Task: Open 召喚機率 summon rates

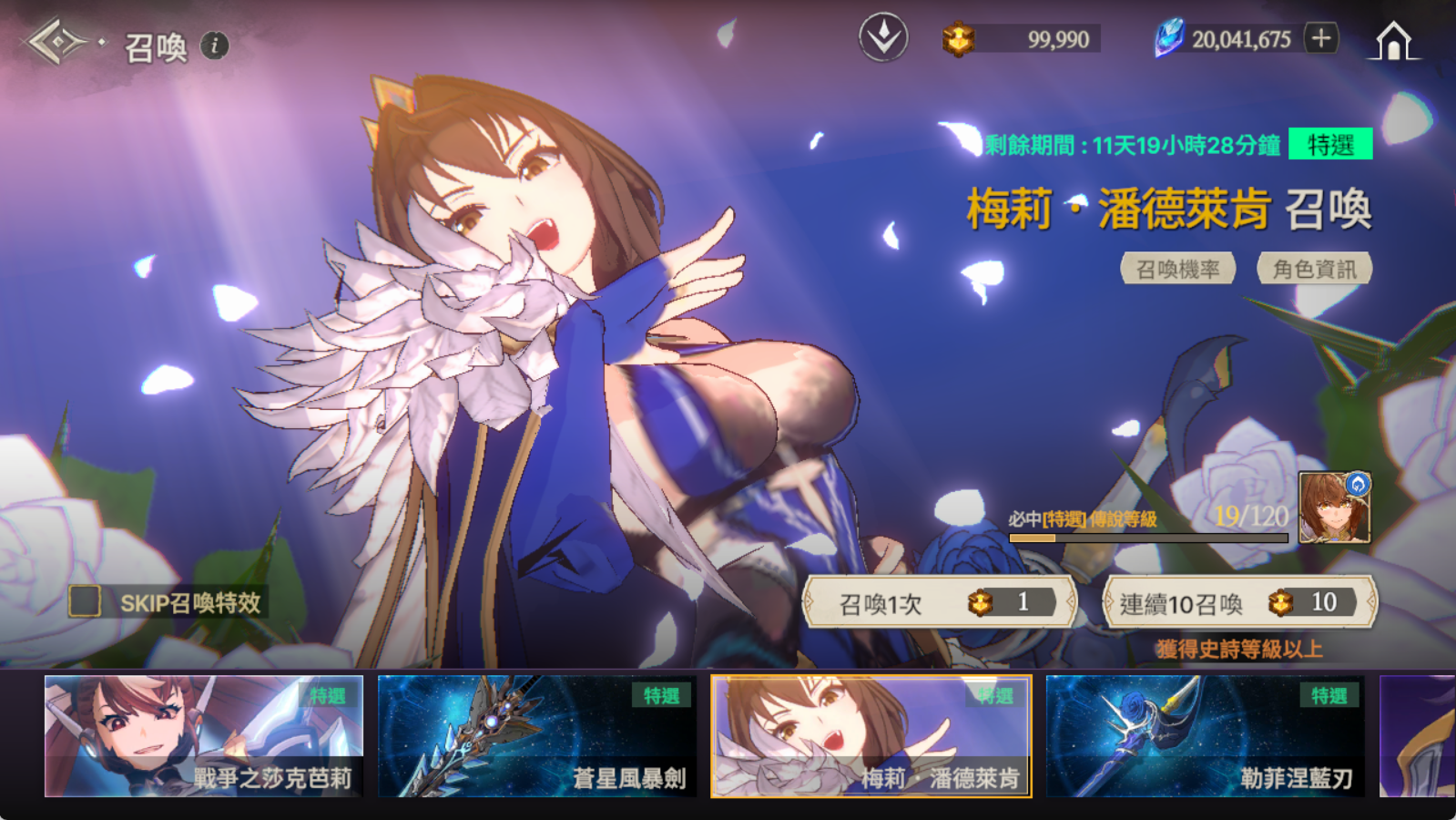Action: pos(1177,269)
